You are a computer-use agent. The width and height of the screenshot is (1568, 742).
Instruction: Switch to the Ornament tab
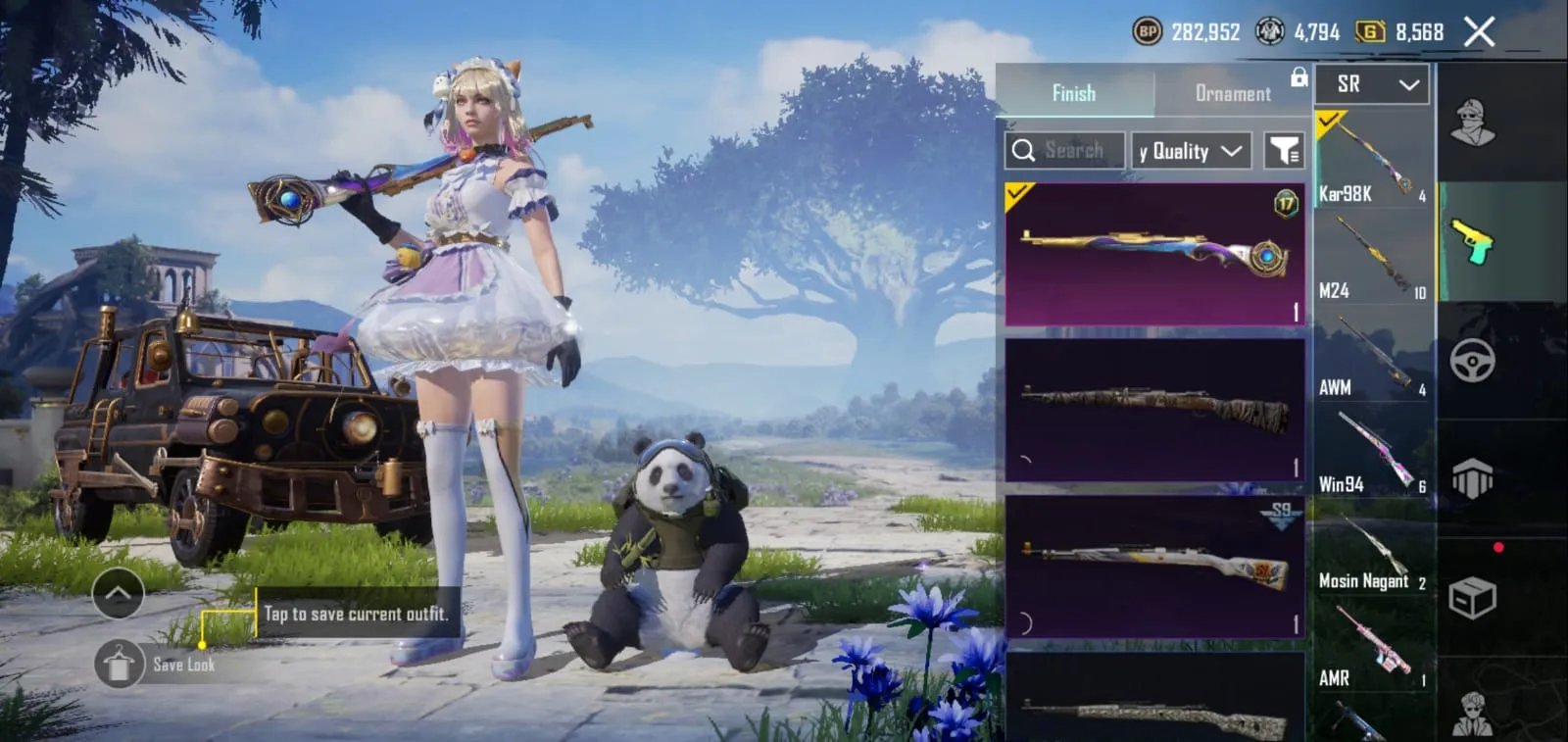1232,93
